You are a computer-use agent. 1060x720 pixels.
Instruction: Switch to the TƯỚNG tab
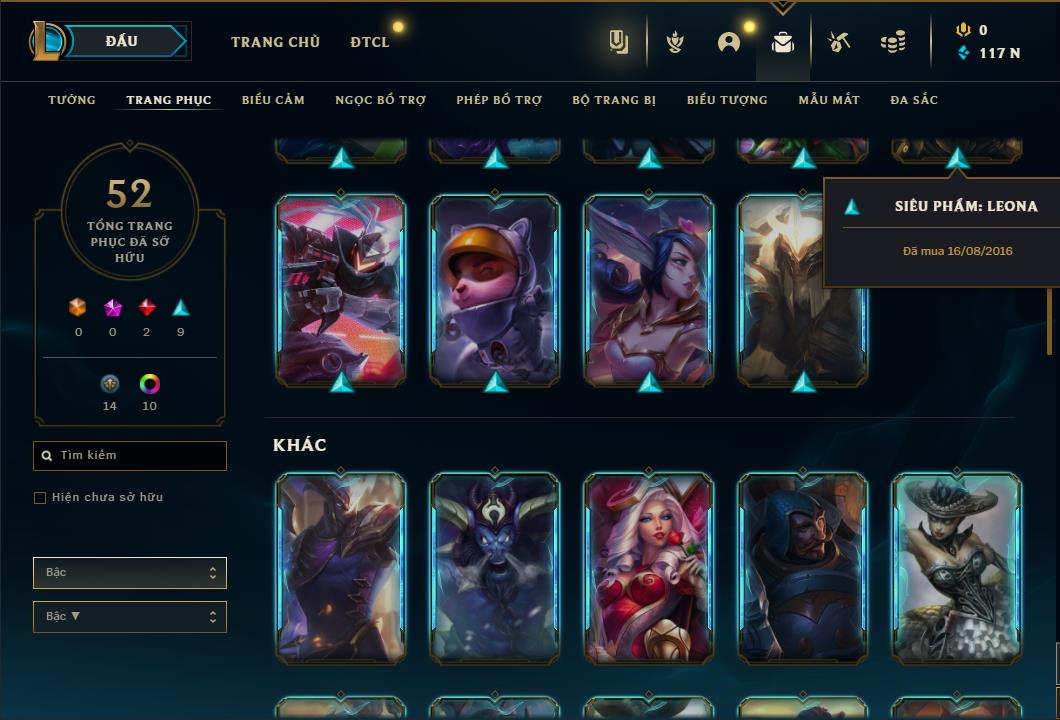pos(72,100)
